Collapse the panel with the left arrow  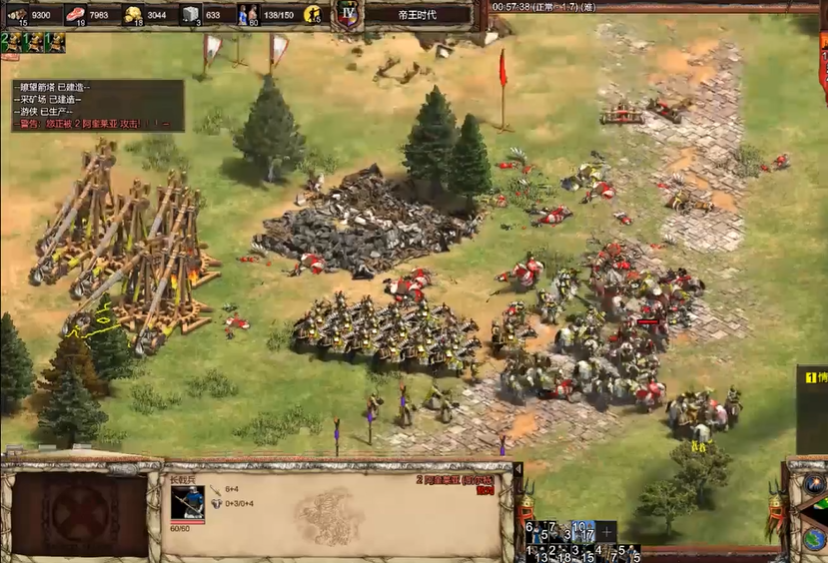pyautogui.click(x=518, y=468)
